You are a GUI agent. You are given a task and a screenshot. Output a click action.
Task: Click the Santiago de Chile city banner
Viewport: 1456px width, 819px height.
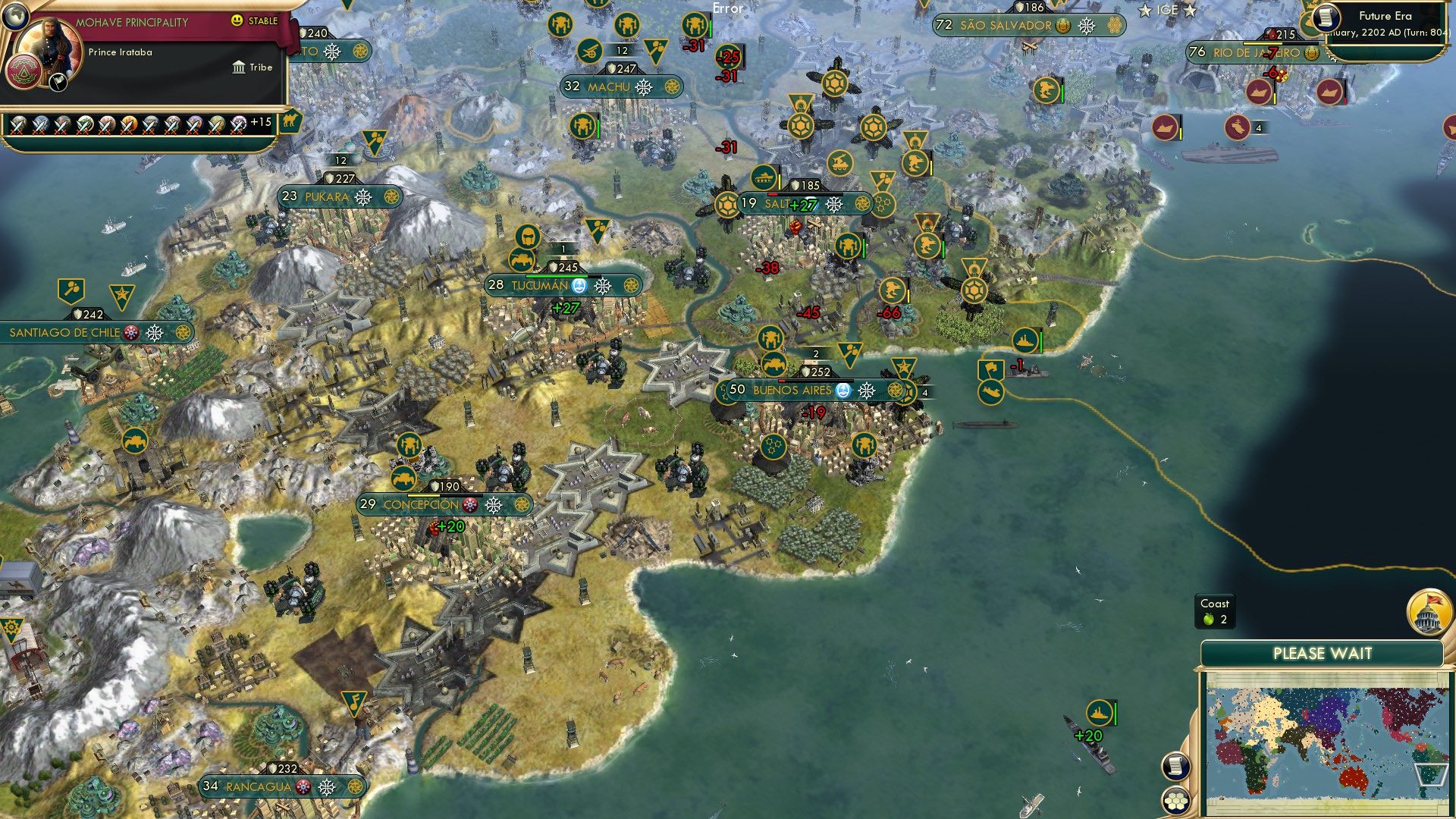pyautogui.click(x=64, y=331)
